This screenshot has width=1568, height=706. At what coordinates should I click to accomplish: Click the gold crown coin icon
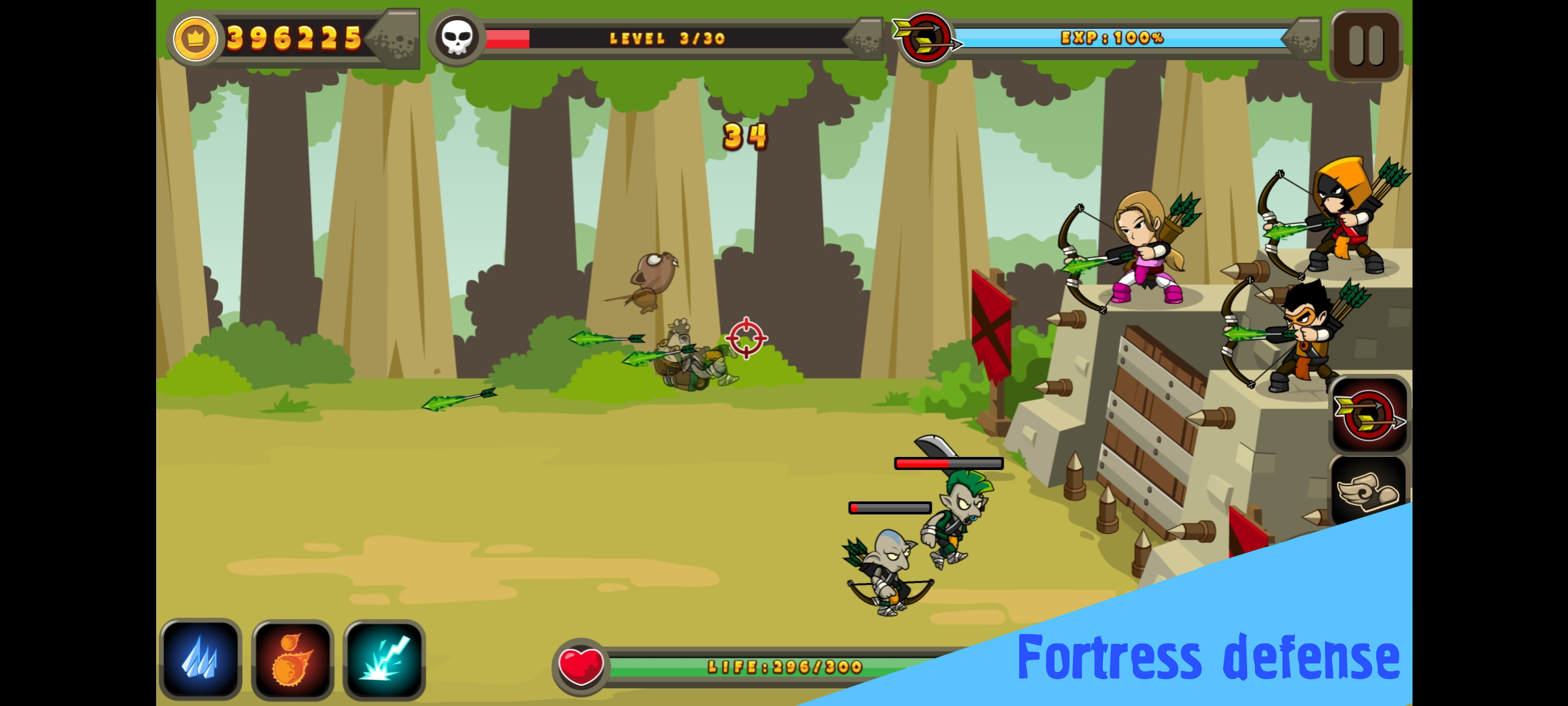193,38
